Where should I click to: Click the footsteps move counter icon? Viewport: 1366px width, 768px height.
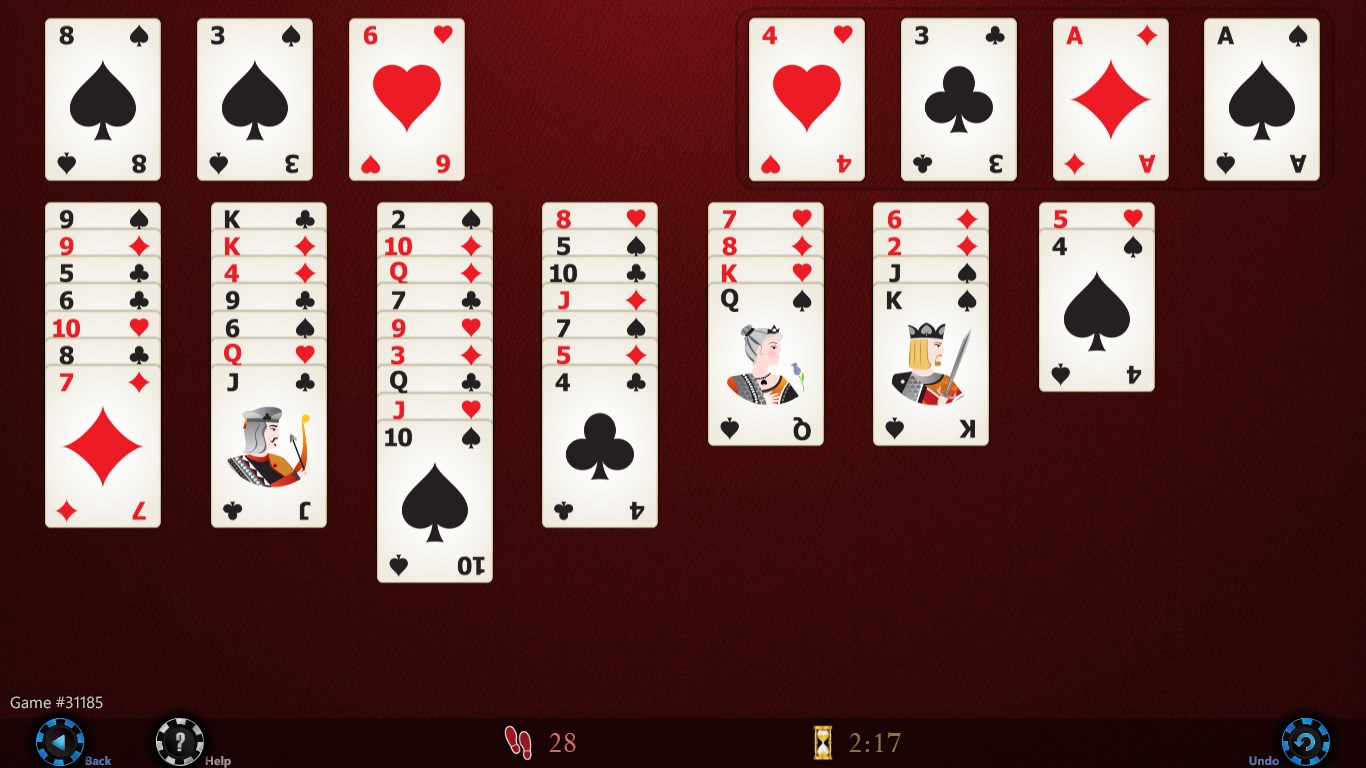518,743
